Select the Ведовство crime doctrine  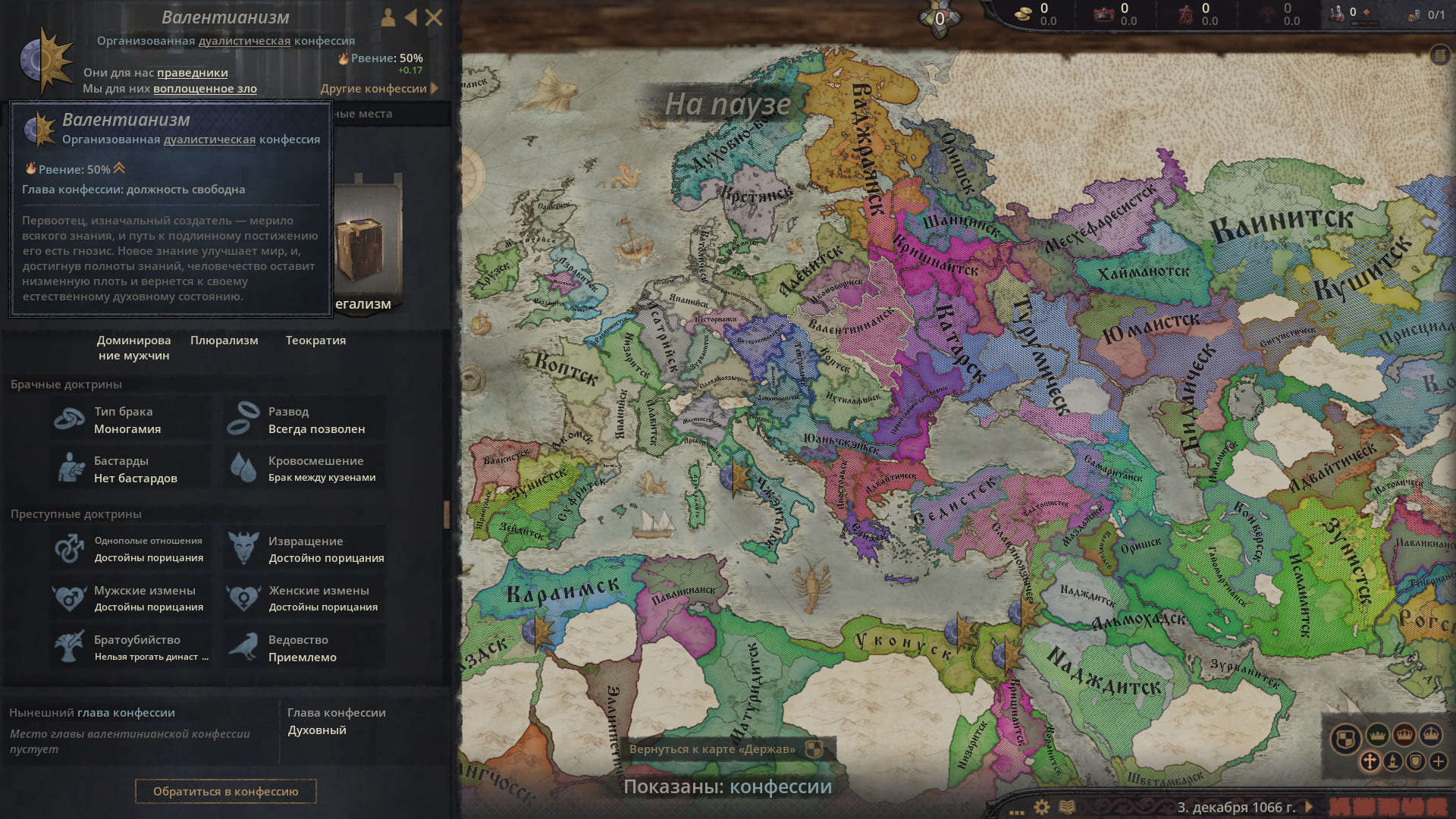pyautogui.click(x=304, y=648)
